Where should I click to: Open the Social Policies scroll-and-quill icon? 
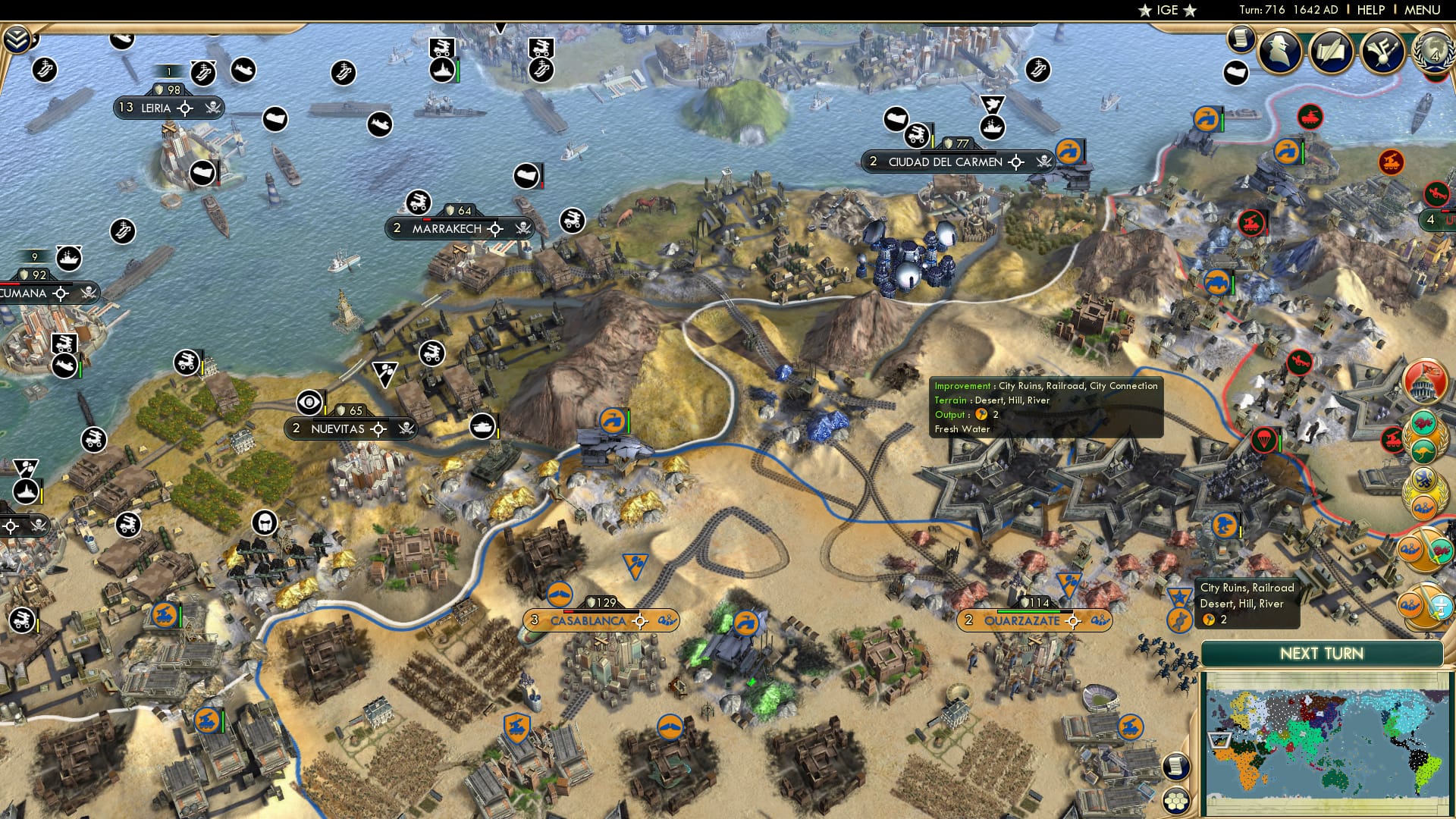[1331, 52]
